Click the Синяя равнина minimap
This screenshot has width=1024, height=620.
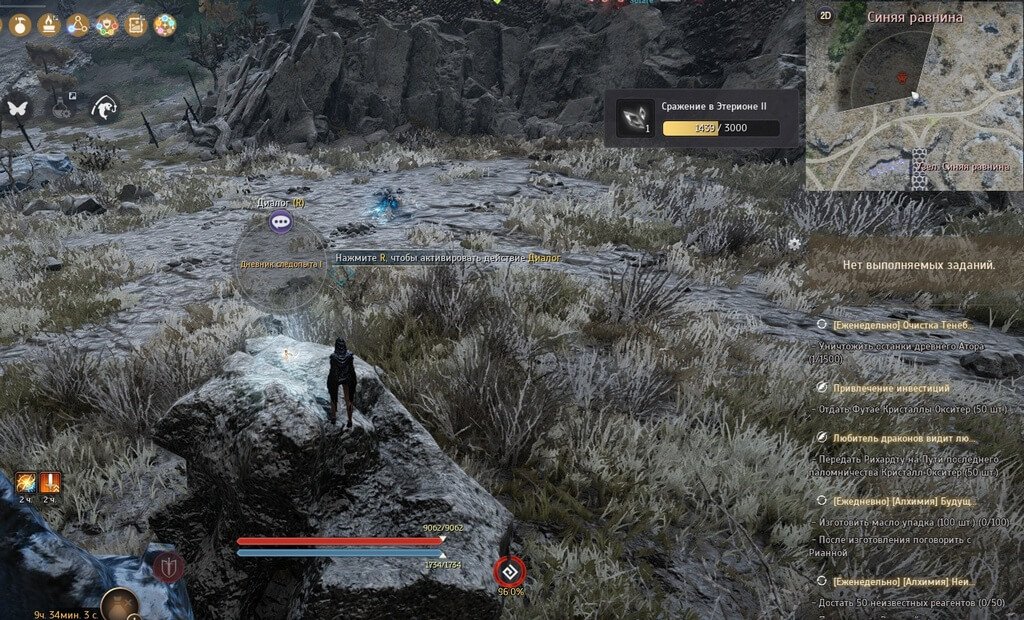(914, 100)
